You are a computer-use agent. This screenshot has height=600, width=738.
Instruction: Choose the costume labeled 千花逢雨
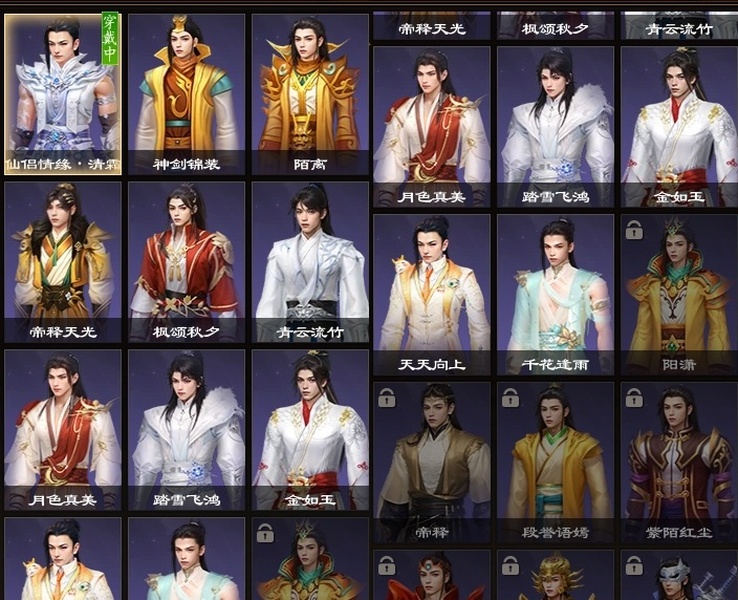pos(555,293)
